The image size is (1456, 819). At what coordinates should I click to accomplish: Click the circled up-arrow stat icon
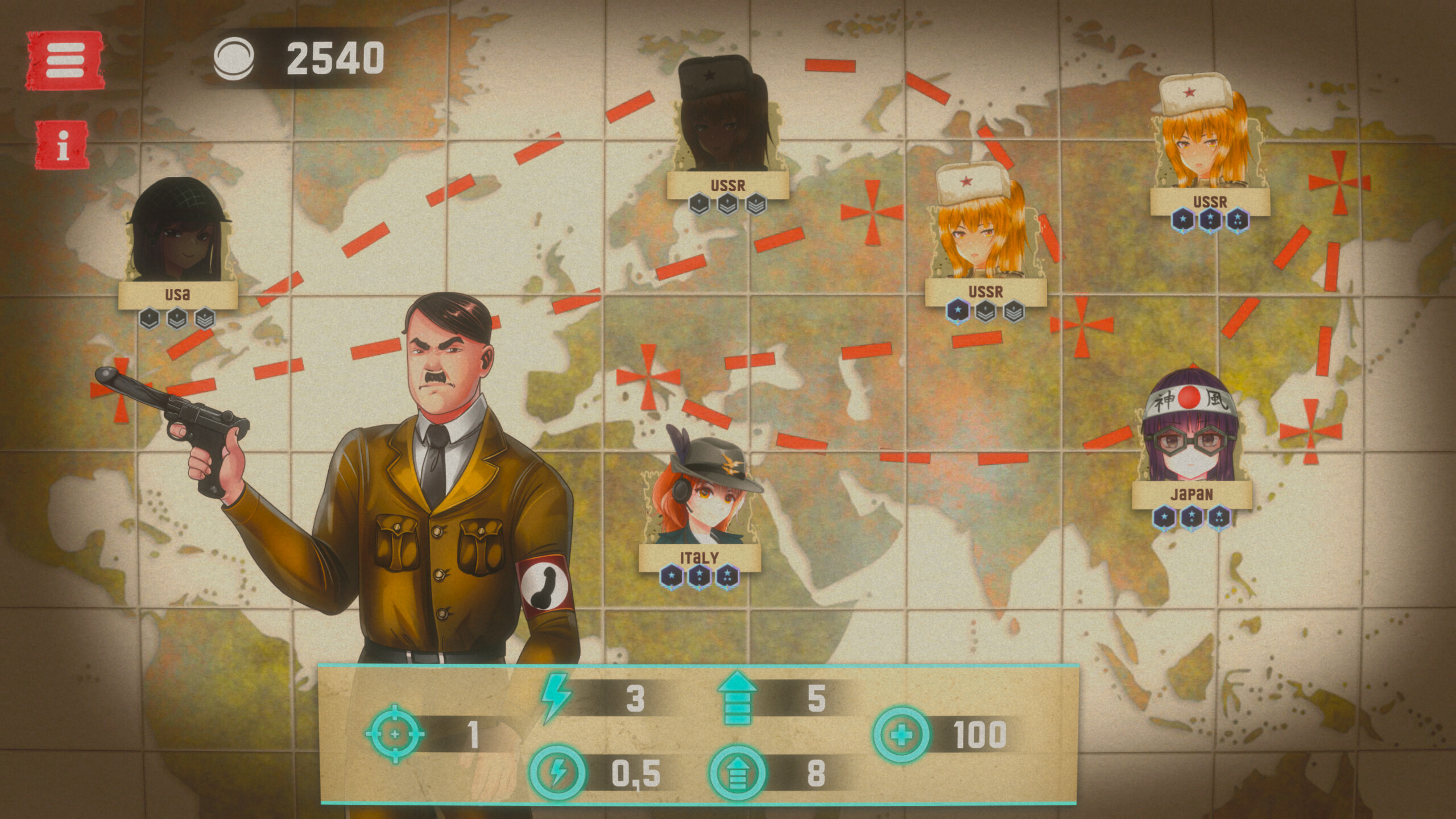[737, 773]
